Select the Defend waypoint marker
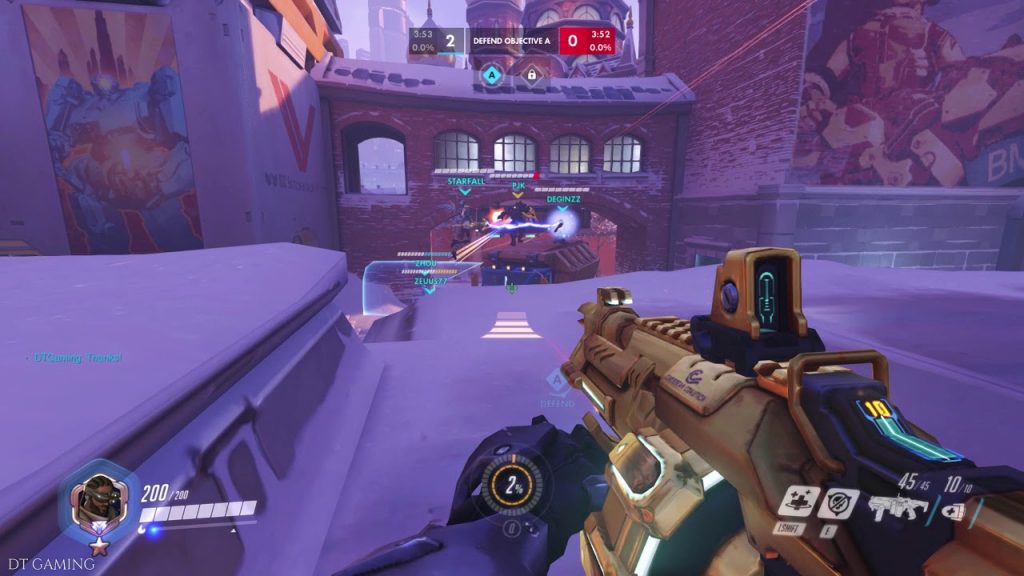Screen dimensions: 1024x576 click(x=556, y=385)
